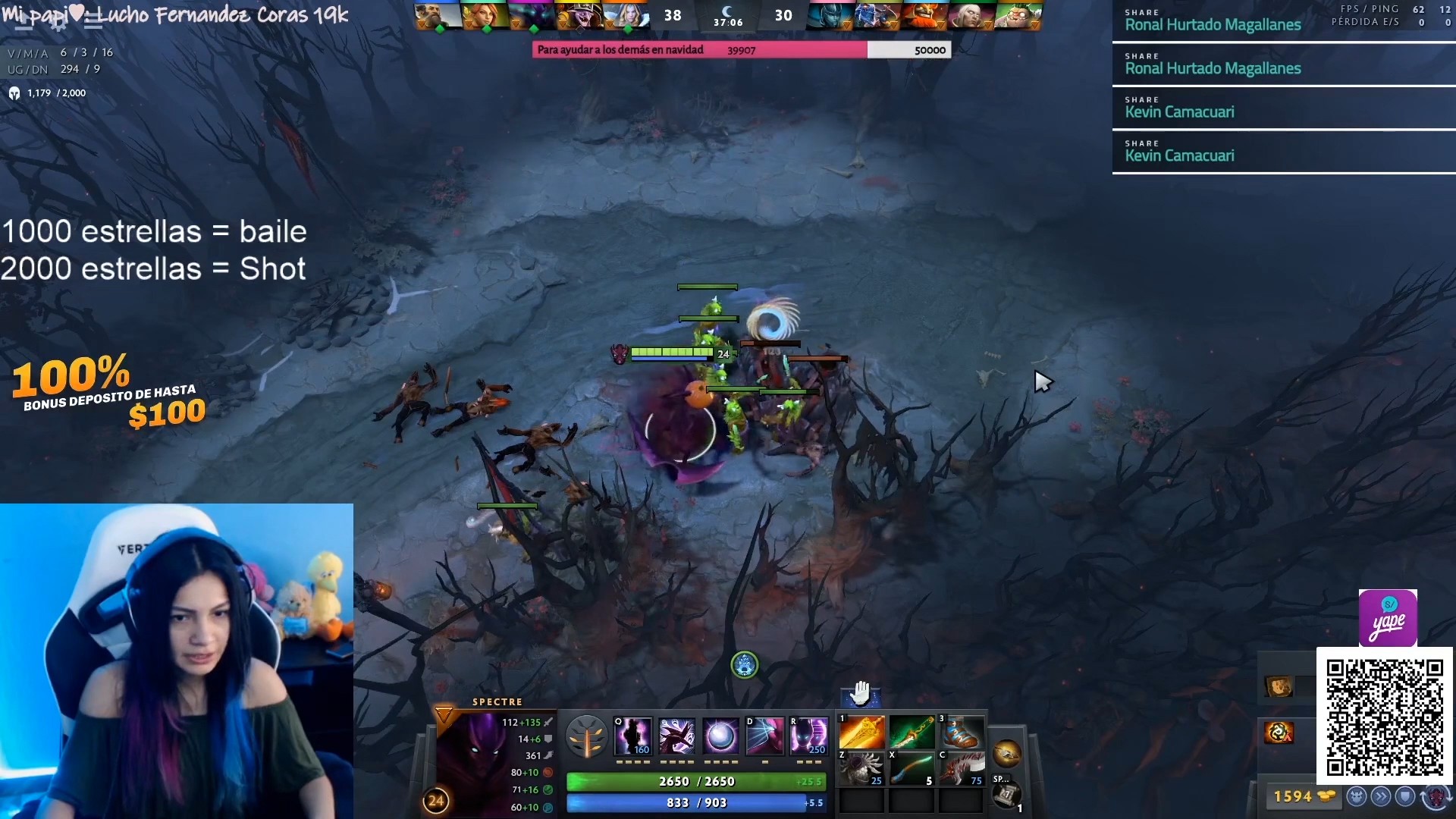The image size is (1456, 819).
Task: Click the boots item in inventory
Action: (961, 733)
